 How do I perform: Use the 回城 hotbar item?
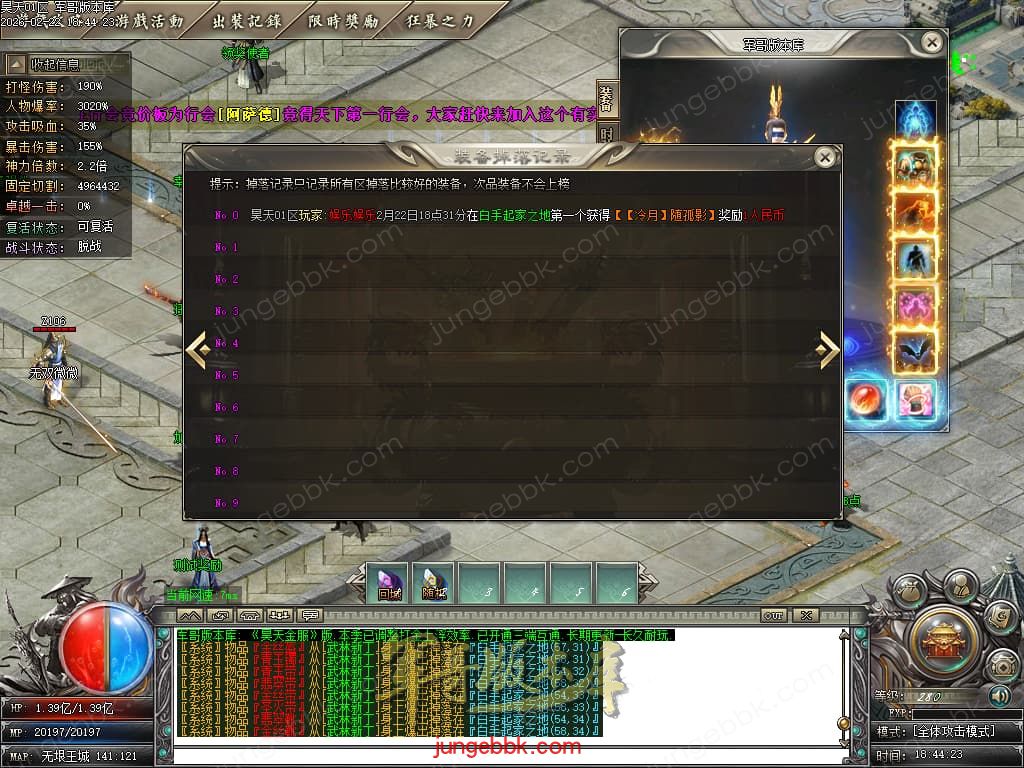389,583
